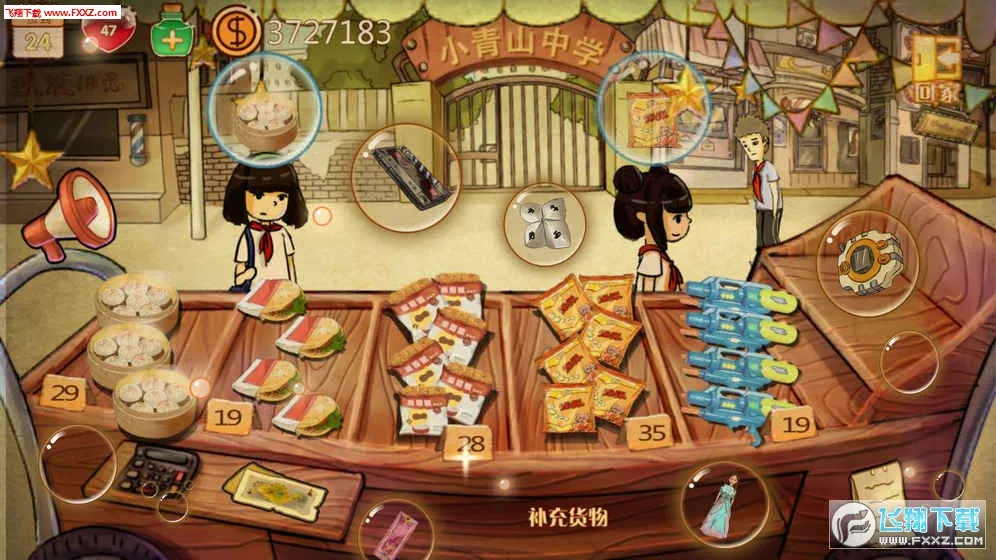The width and height of the screenshot is (996, 560).
Task: Click the 回家 go-home button
Action: point(938,73)
